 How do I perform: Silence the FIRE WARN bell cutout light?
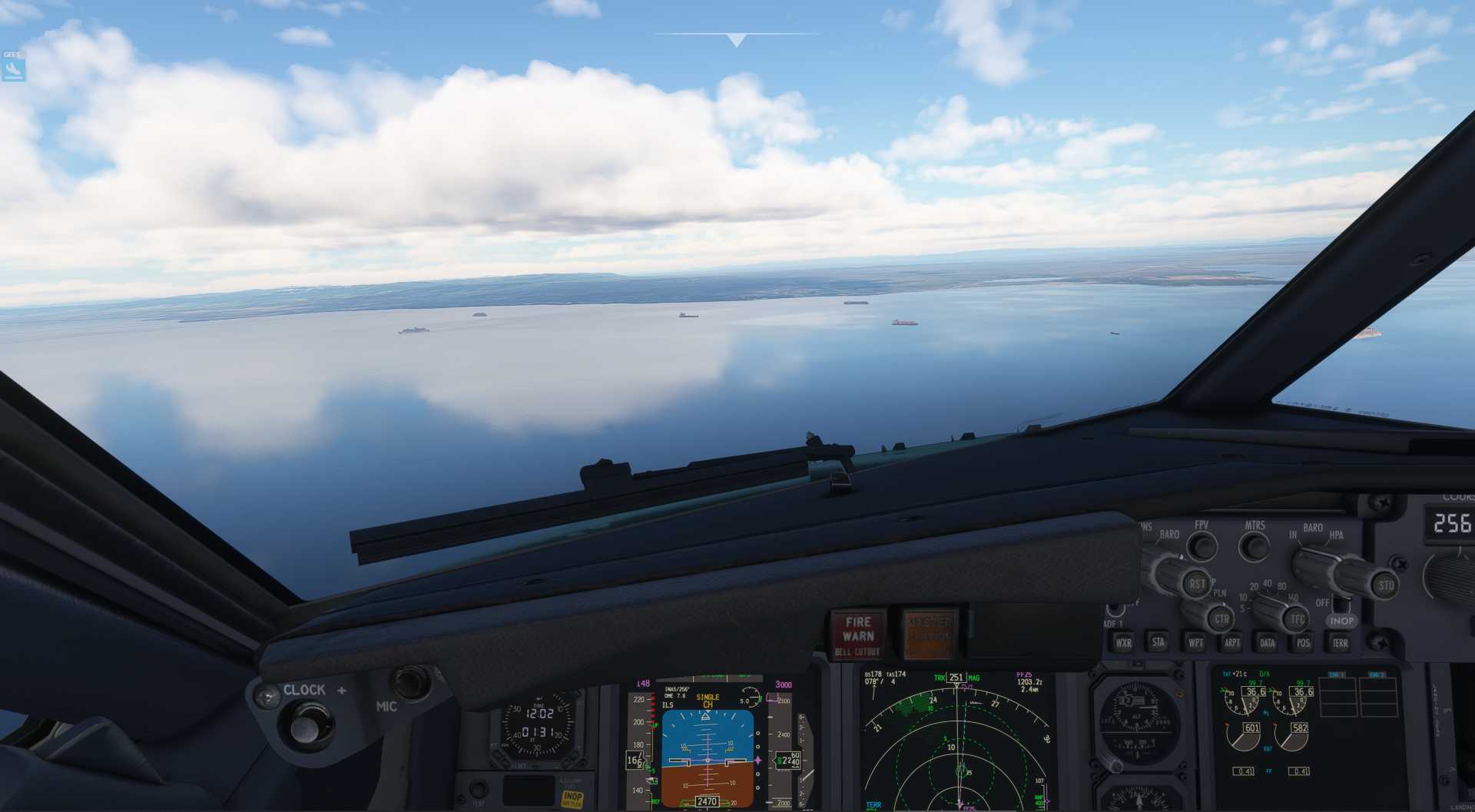(x=857, y=635)
